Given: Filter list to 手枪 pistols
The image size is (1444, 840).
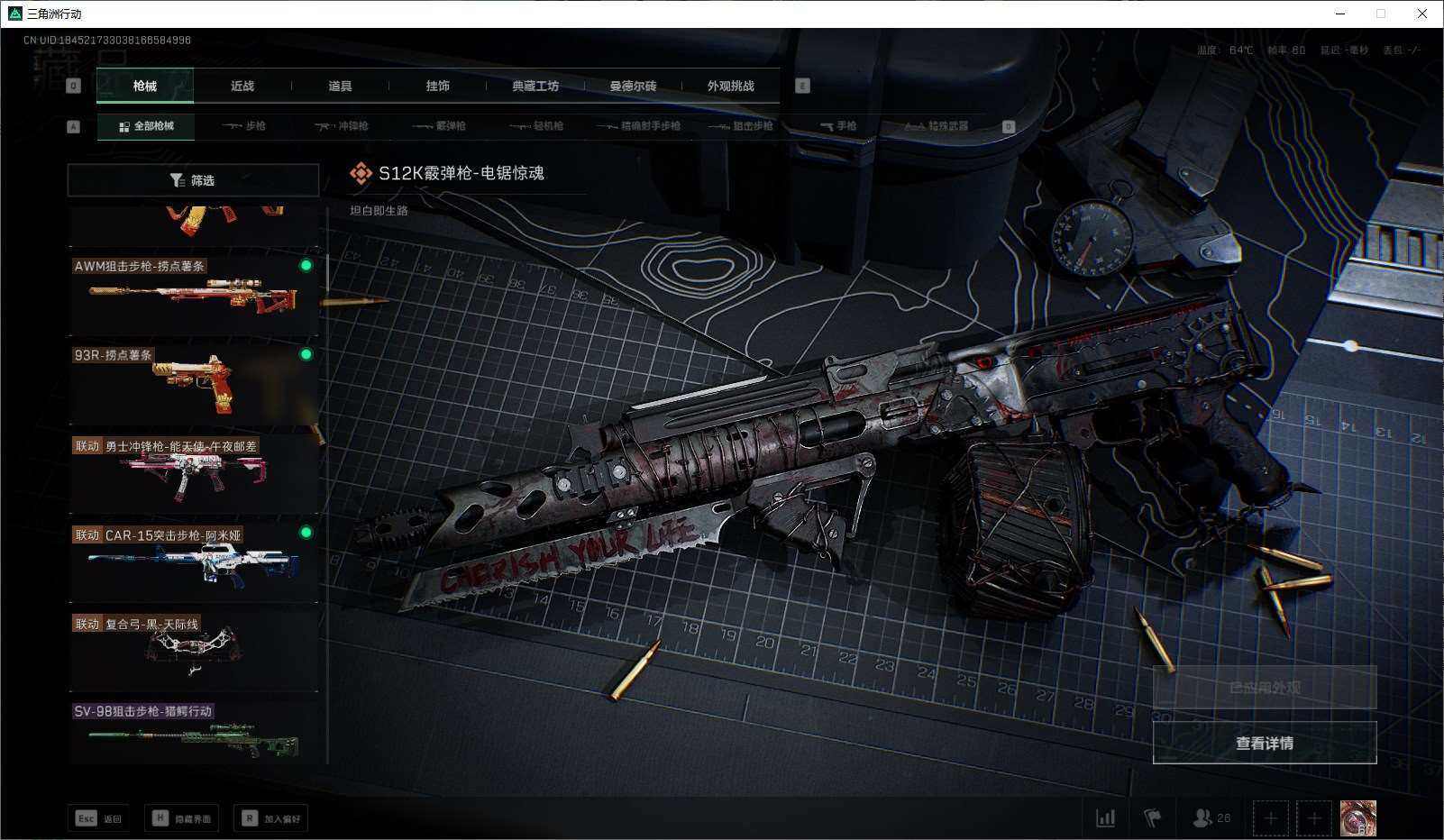Looking at the screenshot, I should tap(838, 126).
